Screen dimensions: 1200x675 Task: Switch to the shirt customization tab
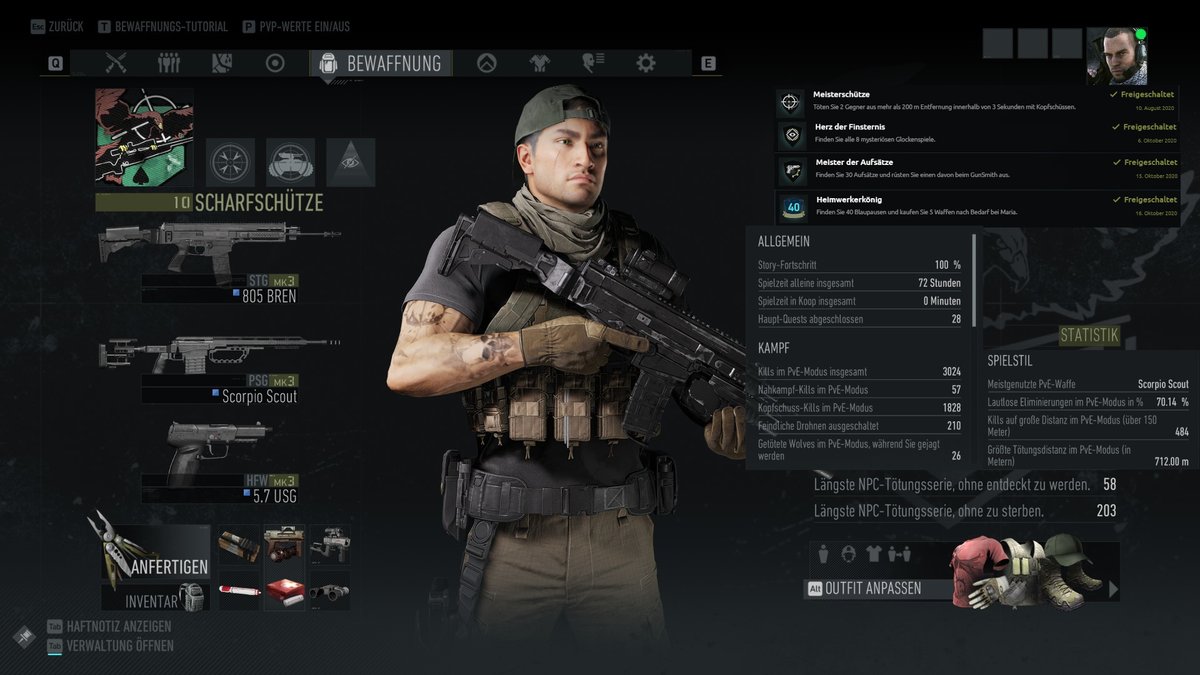[x=540, y=63]
